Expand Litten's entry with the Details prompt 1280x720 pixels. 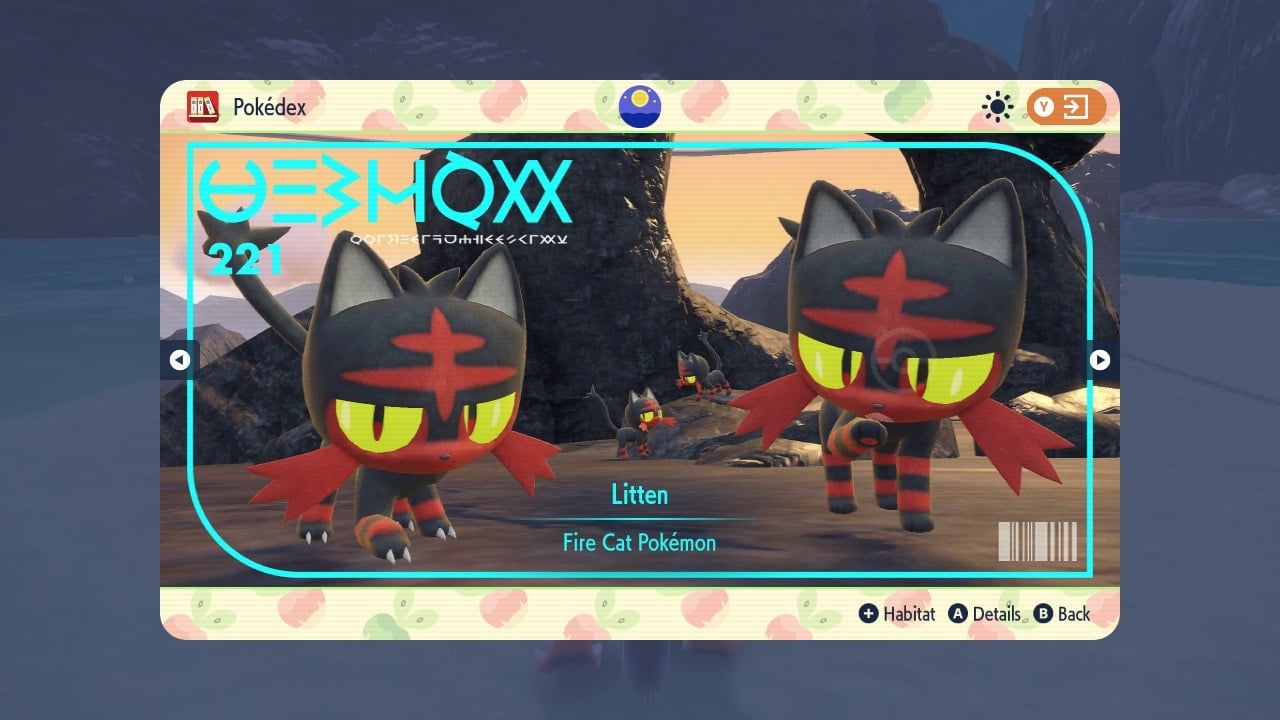[x=999, y=615]
